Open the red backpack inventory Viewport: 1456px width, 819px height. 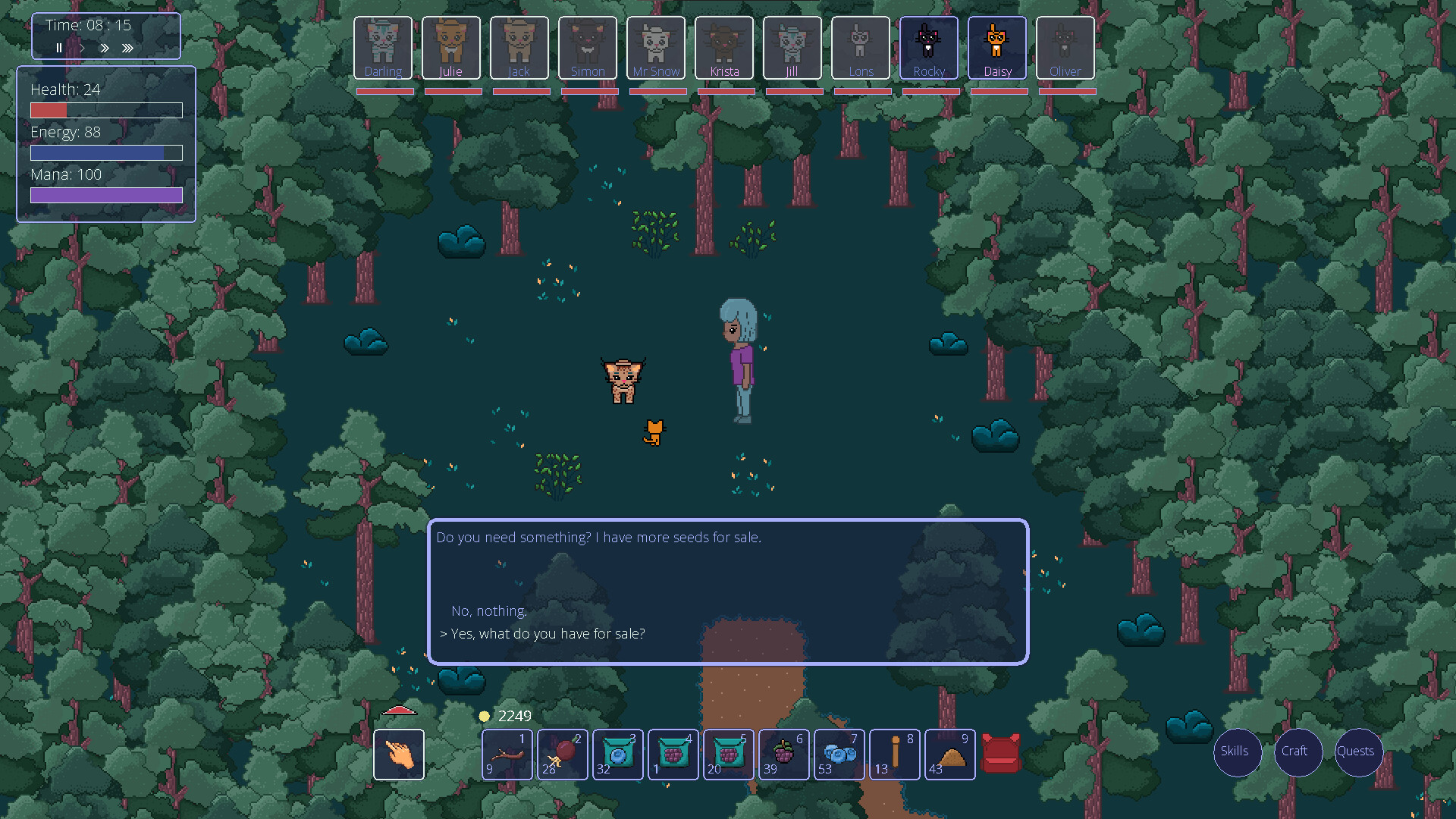(1001, 754)
